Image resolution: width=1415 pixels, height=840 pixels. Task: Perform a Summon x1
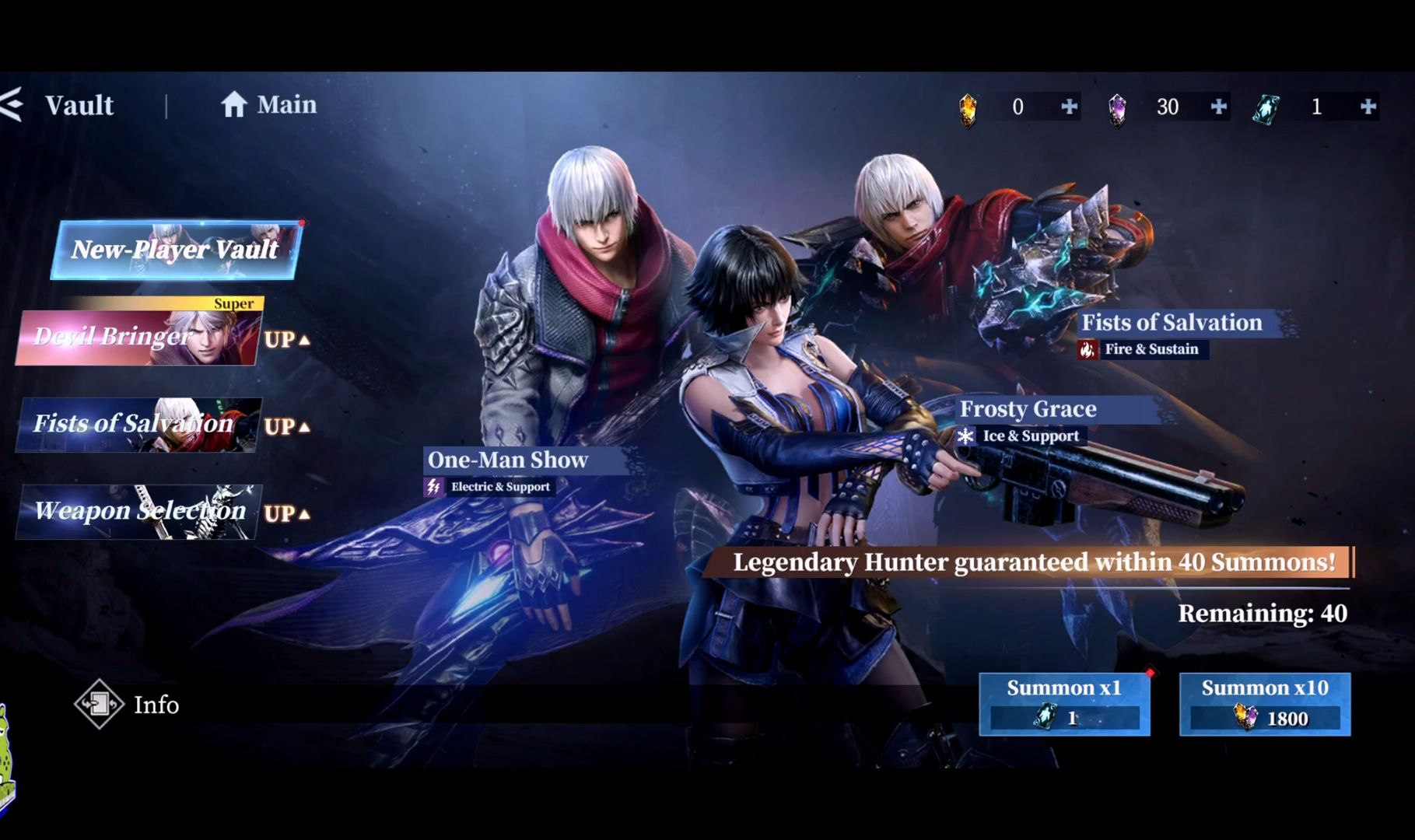click(x=1063, y=704)
